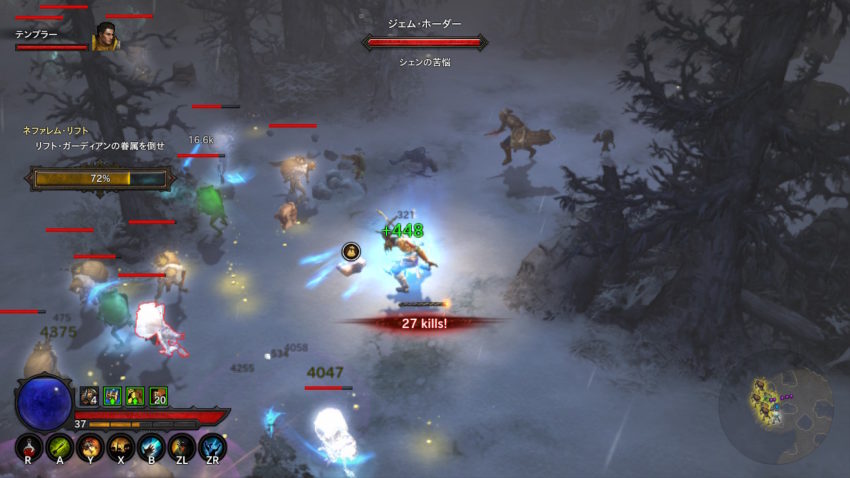Select the Templar follower portrait

tap(103, 37)
